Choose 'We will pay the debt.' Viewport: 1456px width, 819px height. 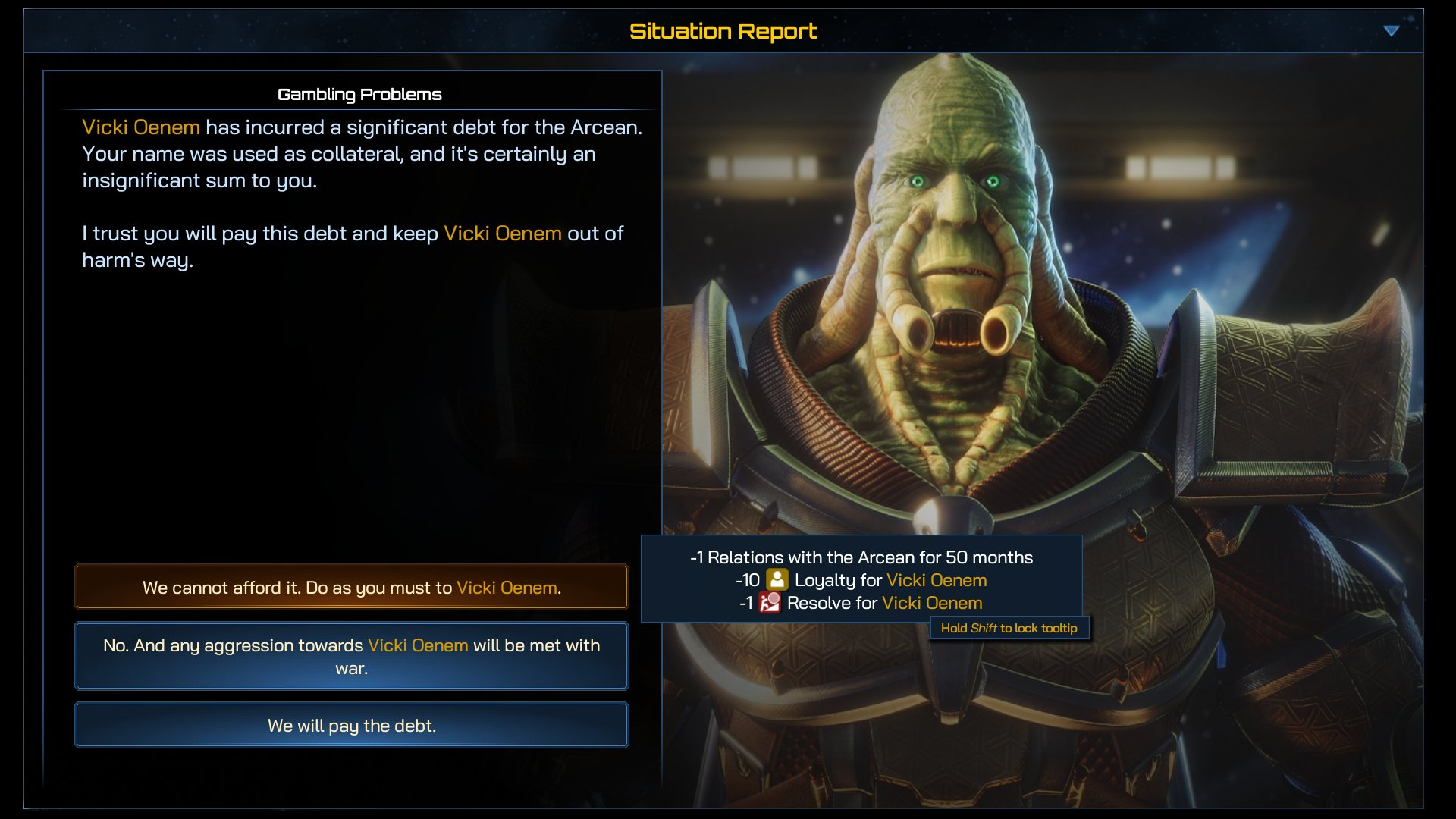click(x=351, y=726)
